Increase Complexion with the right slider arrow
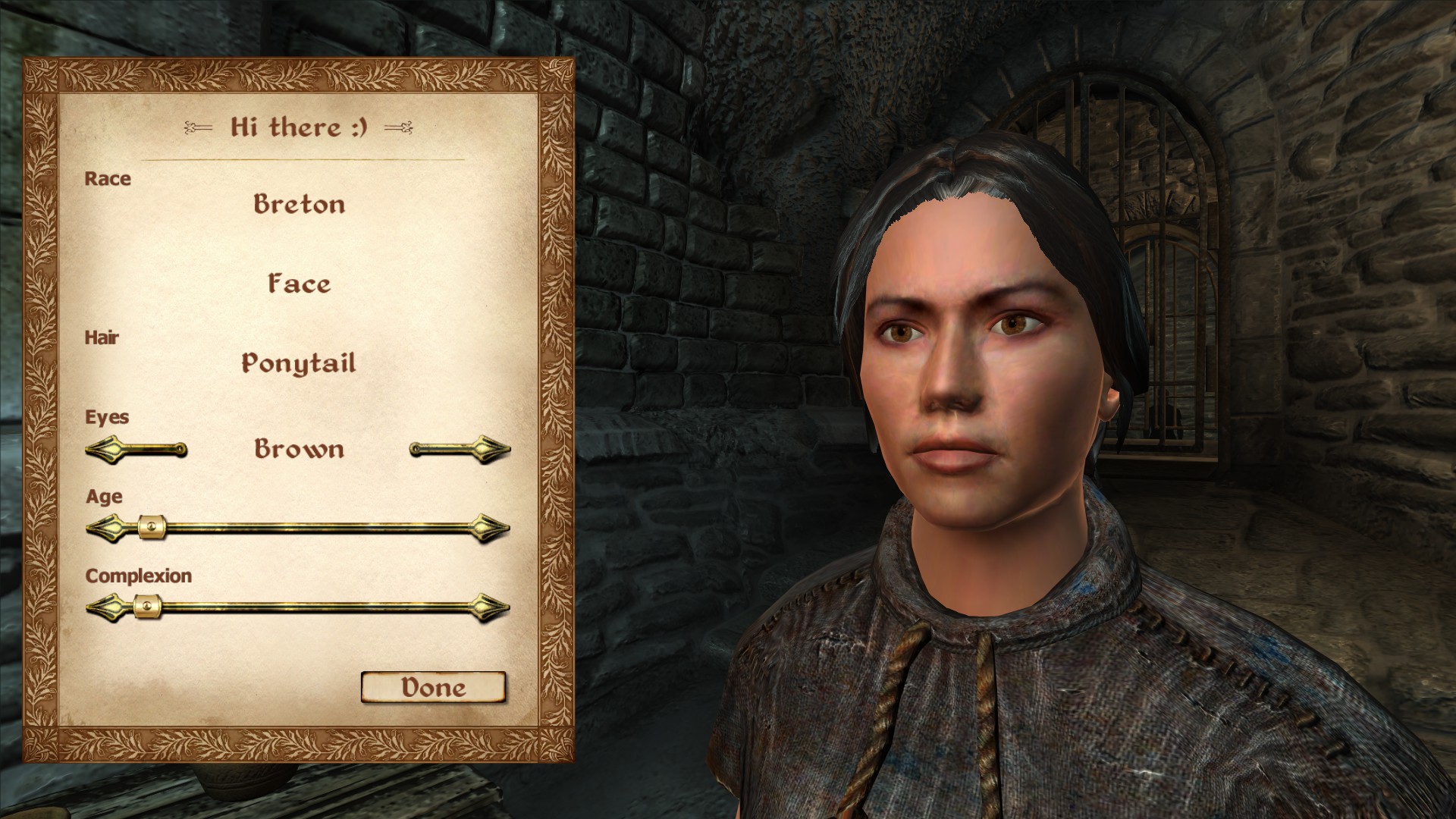 pyautogui.click(x=491, y=607)
